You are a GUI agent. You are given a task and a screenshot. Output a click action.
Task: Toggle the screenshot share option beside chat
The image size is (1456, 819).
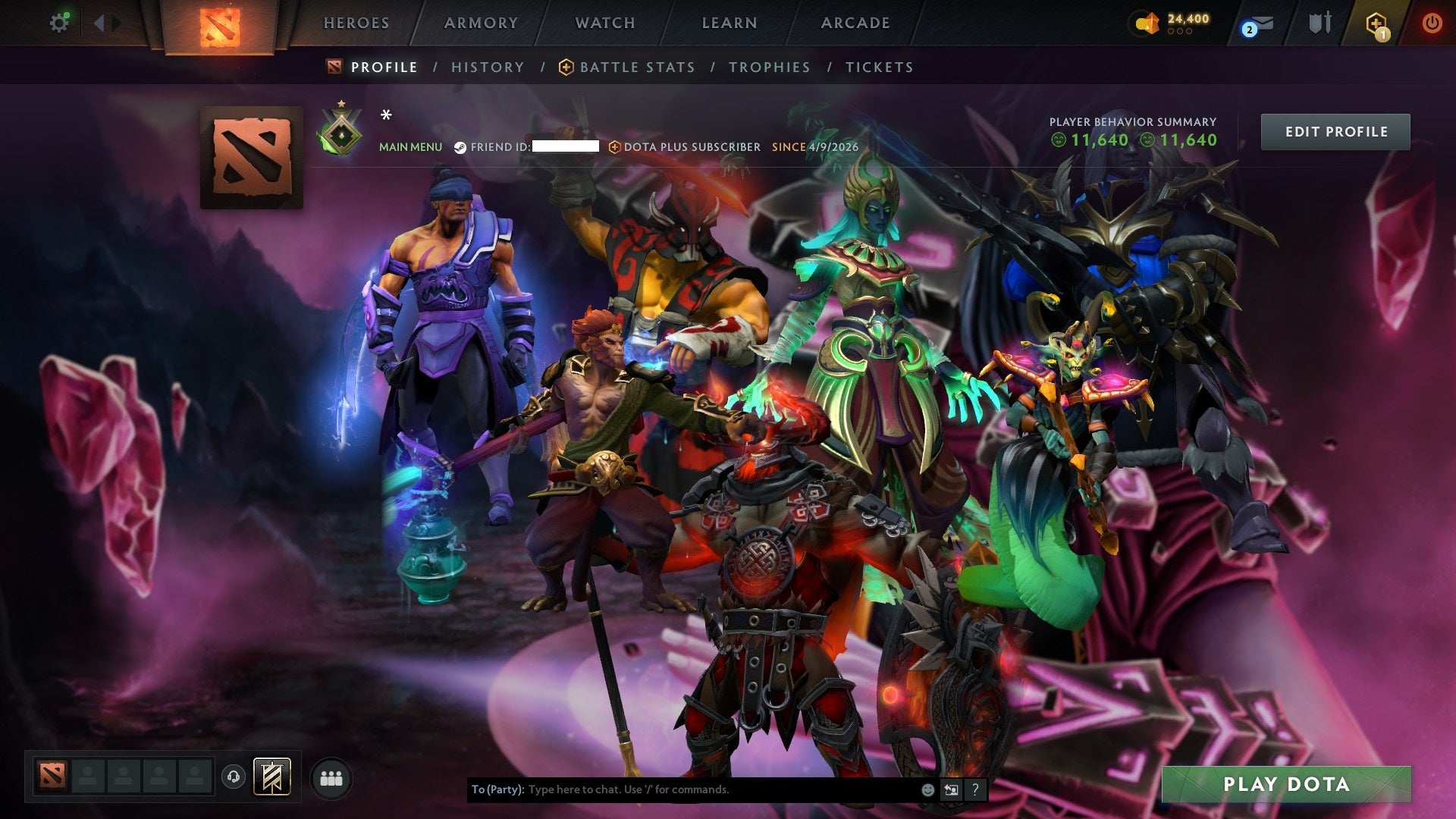[951, 789]
